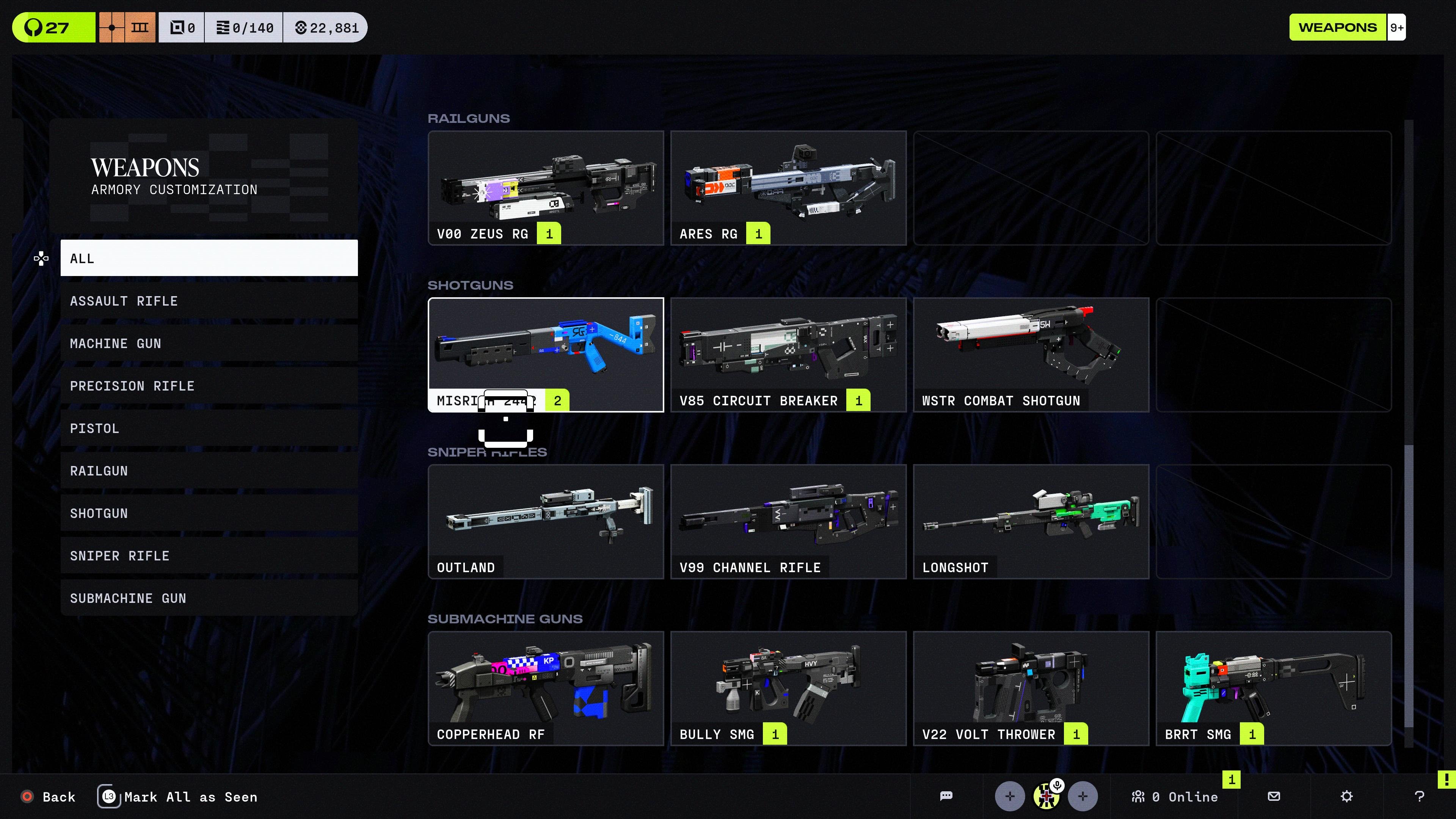Choose the Ares RG railgun tile
This screenshot has height=819, width=1456.
(788, 188)
